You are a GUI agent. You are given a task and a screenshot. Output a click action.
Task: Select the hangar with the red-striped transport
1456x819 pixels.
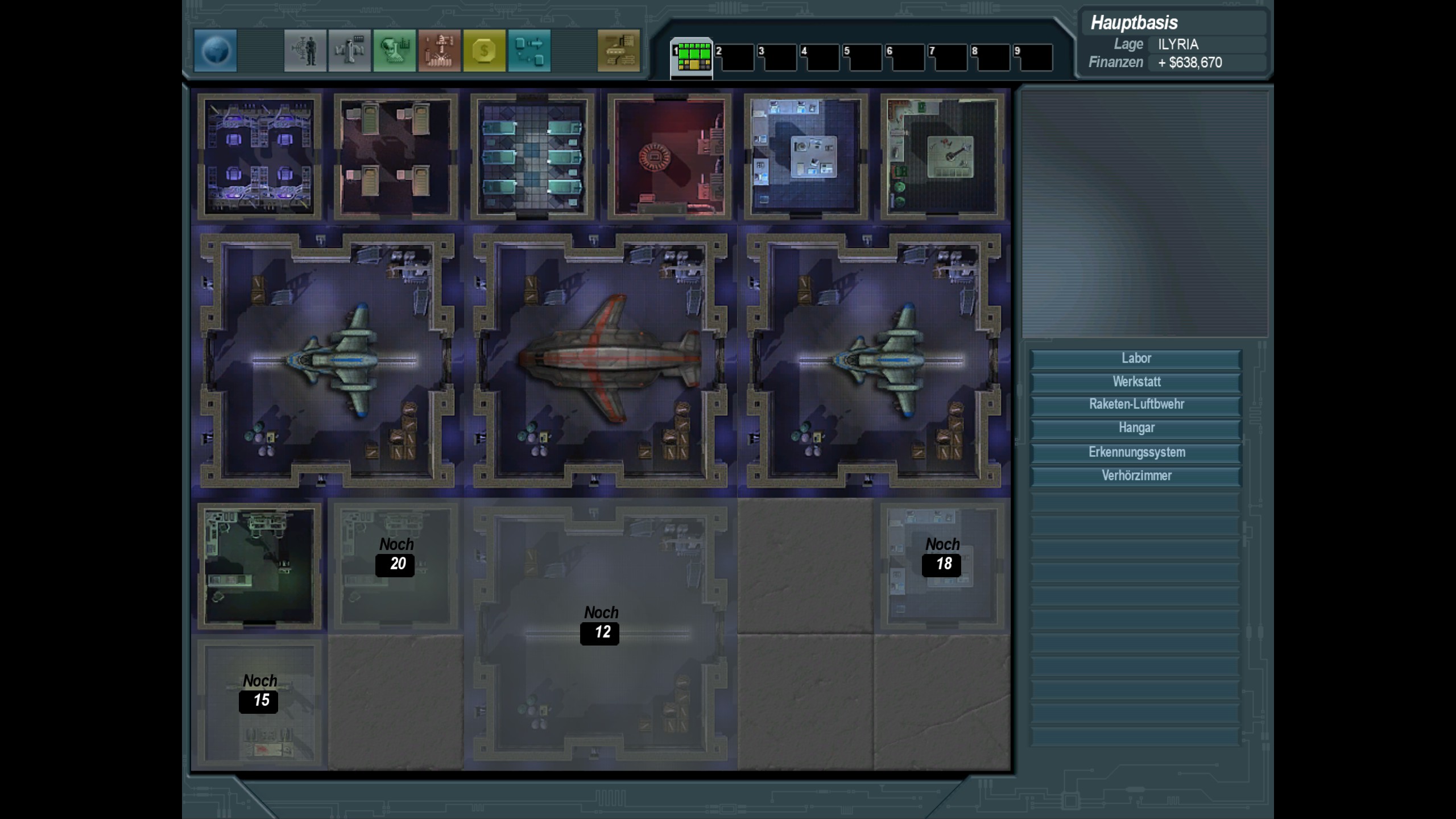tap(601, 361)
